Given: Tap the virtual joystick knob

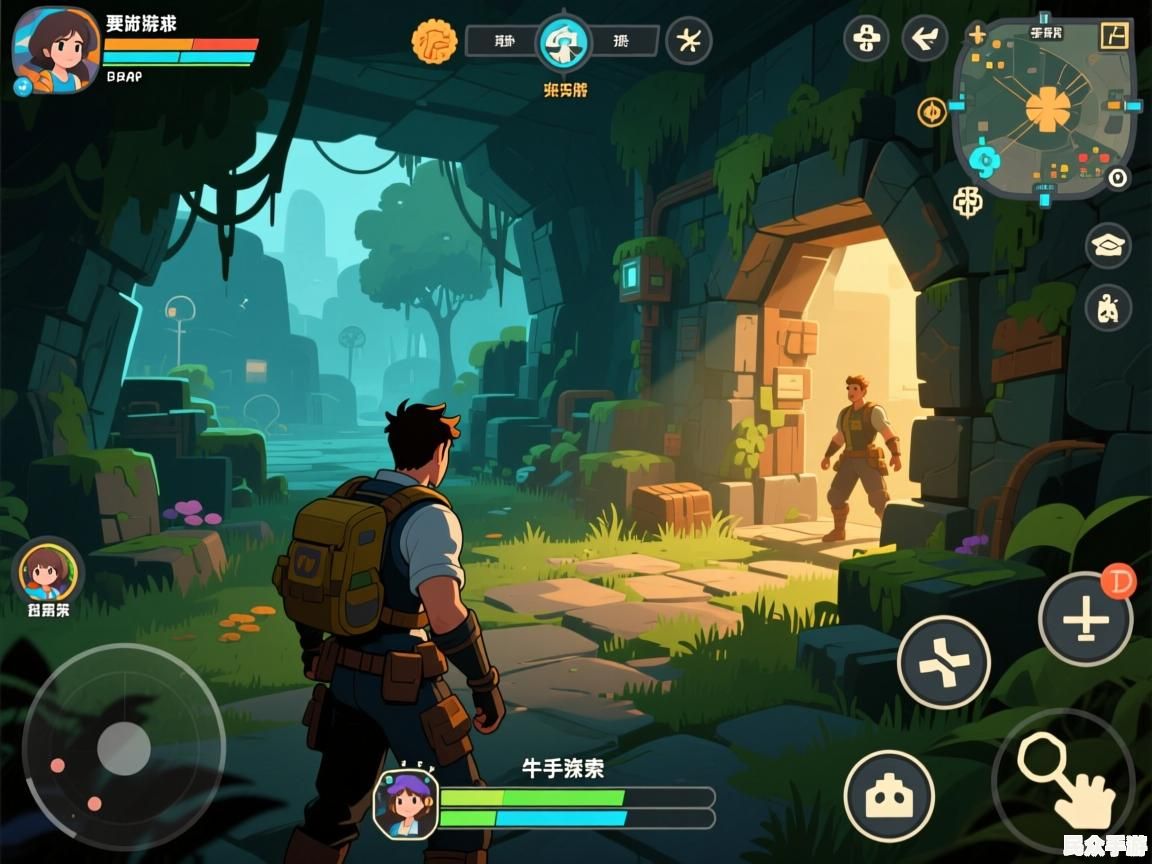Looking at the screenshot, I should click(124, 747).
